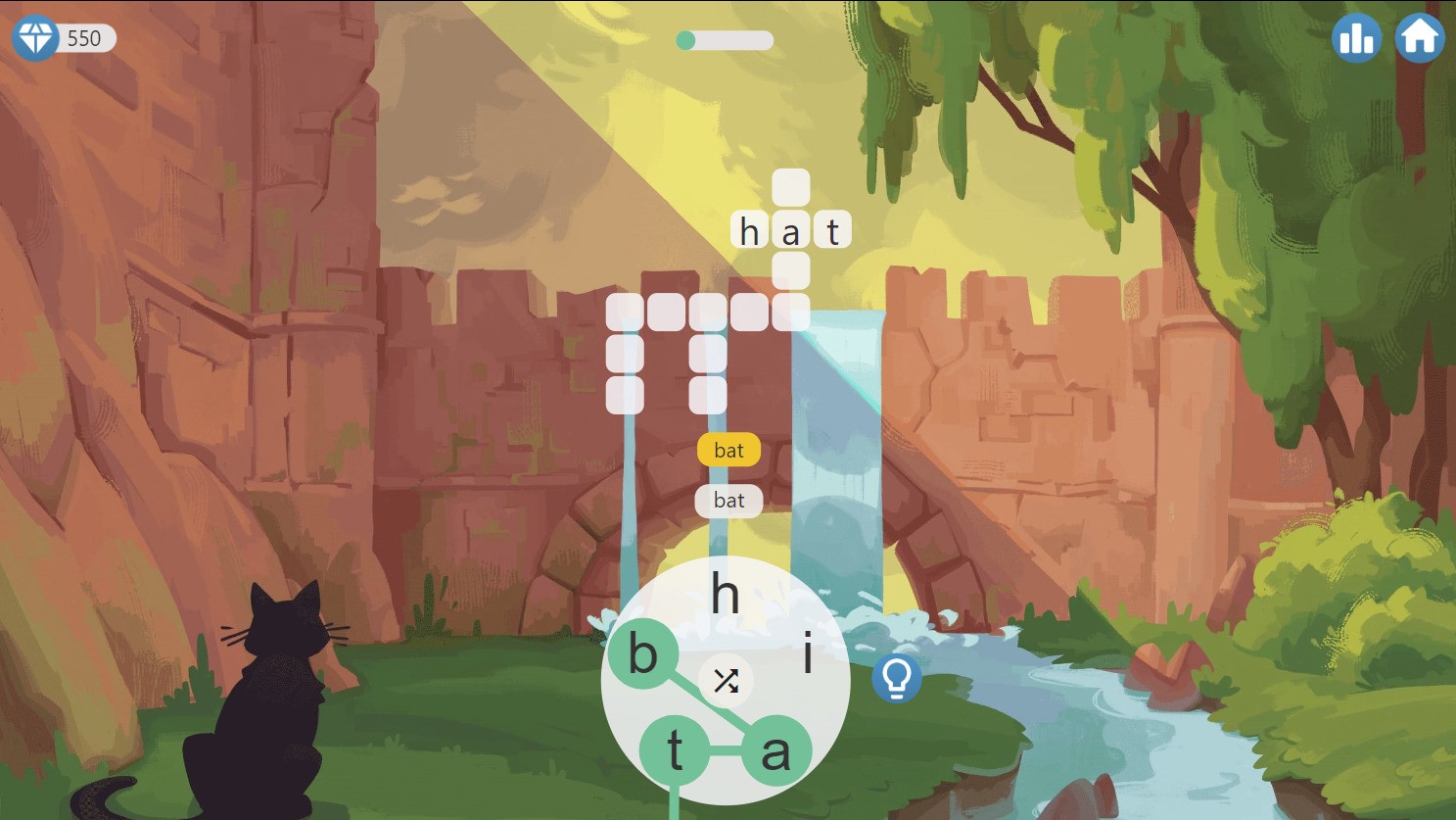Click the solved h tile in HAT
The image size is (1456, 820).
point(748,231)
